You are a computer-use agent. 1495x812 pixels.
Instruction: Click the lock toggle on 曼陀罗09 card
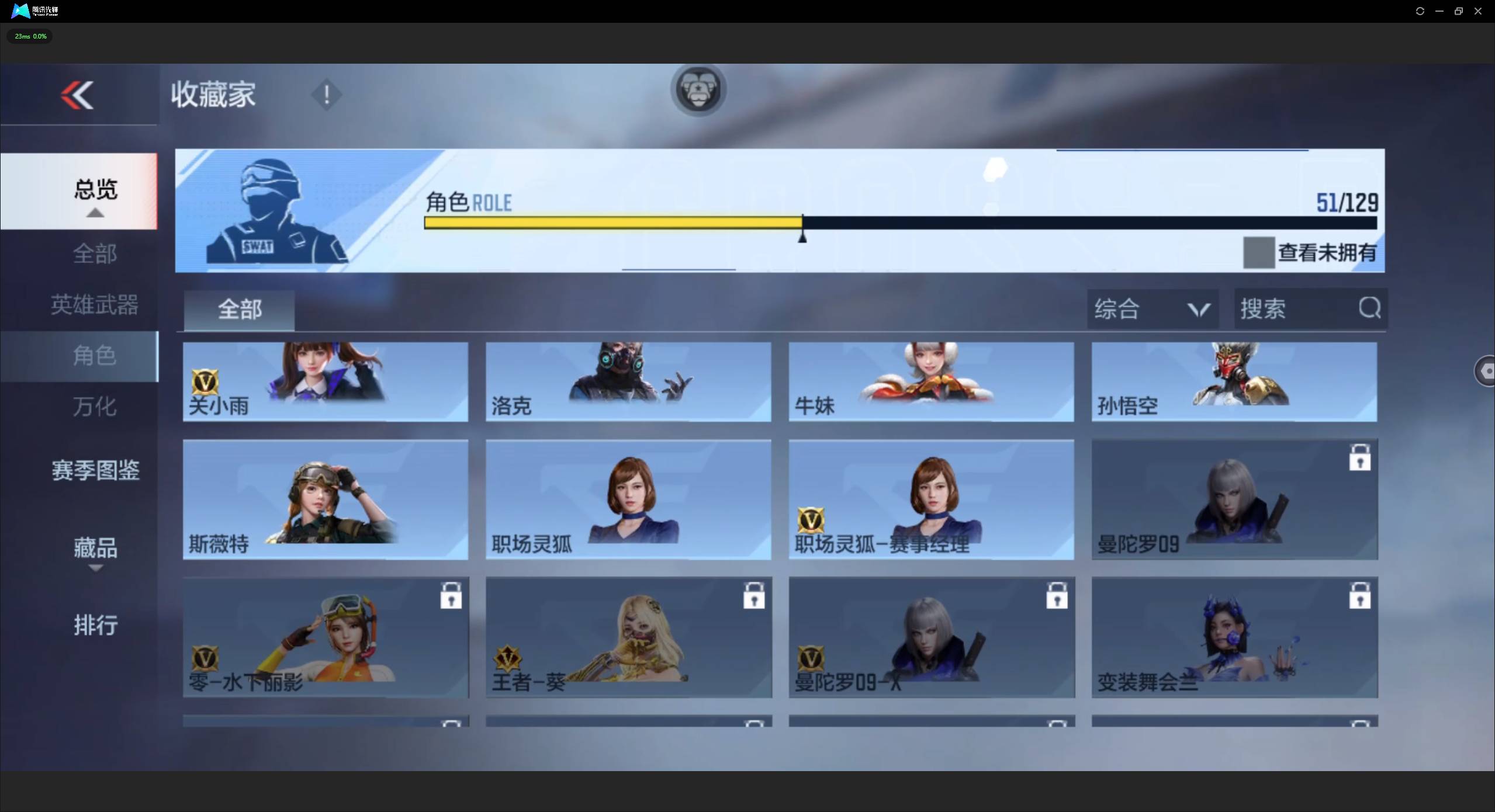click(1360, 458)
